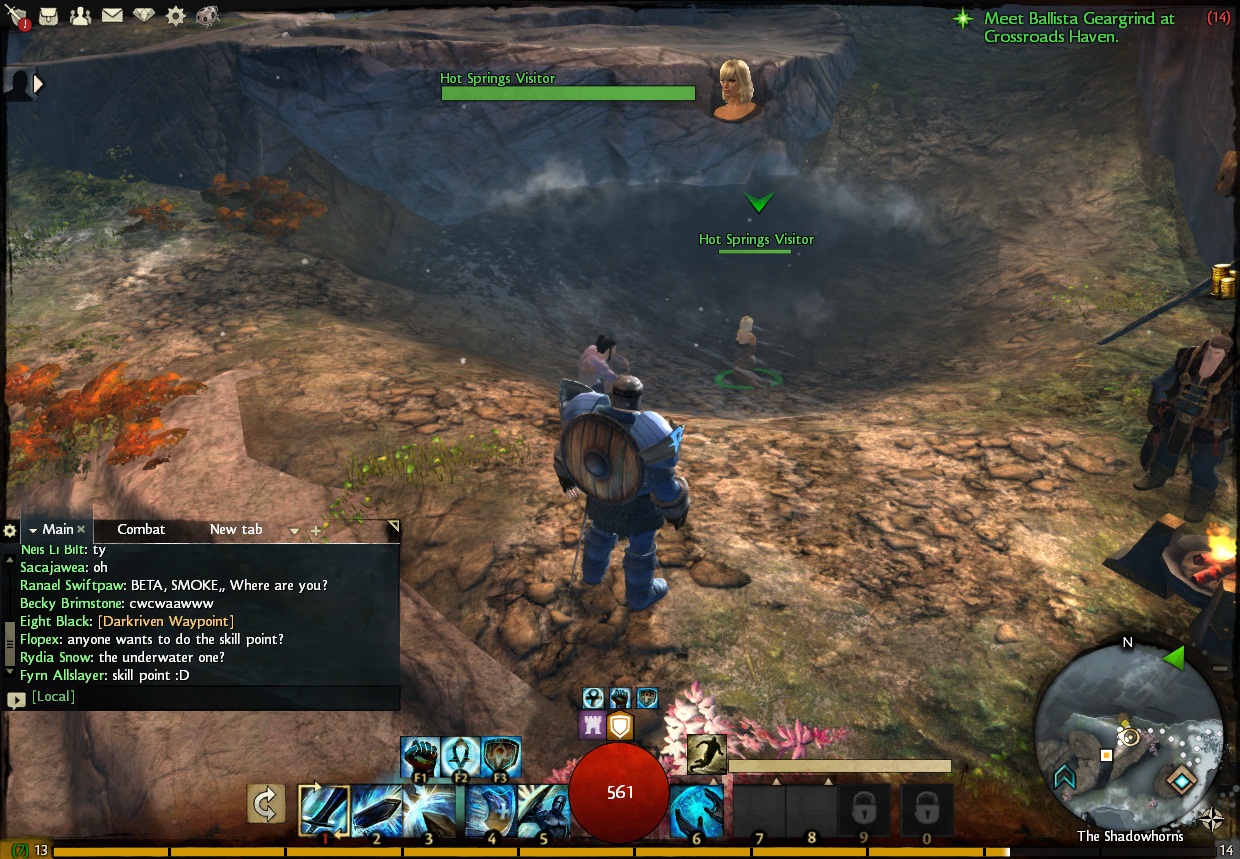
Task: Click the Darkriven Waypoint chat link
Action: point(165,621)
